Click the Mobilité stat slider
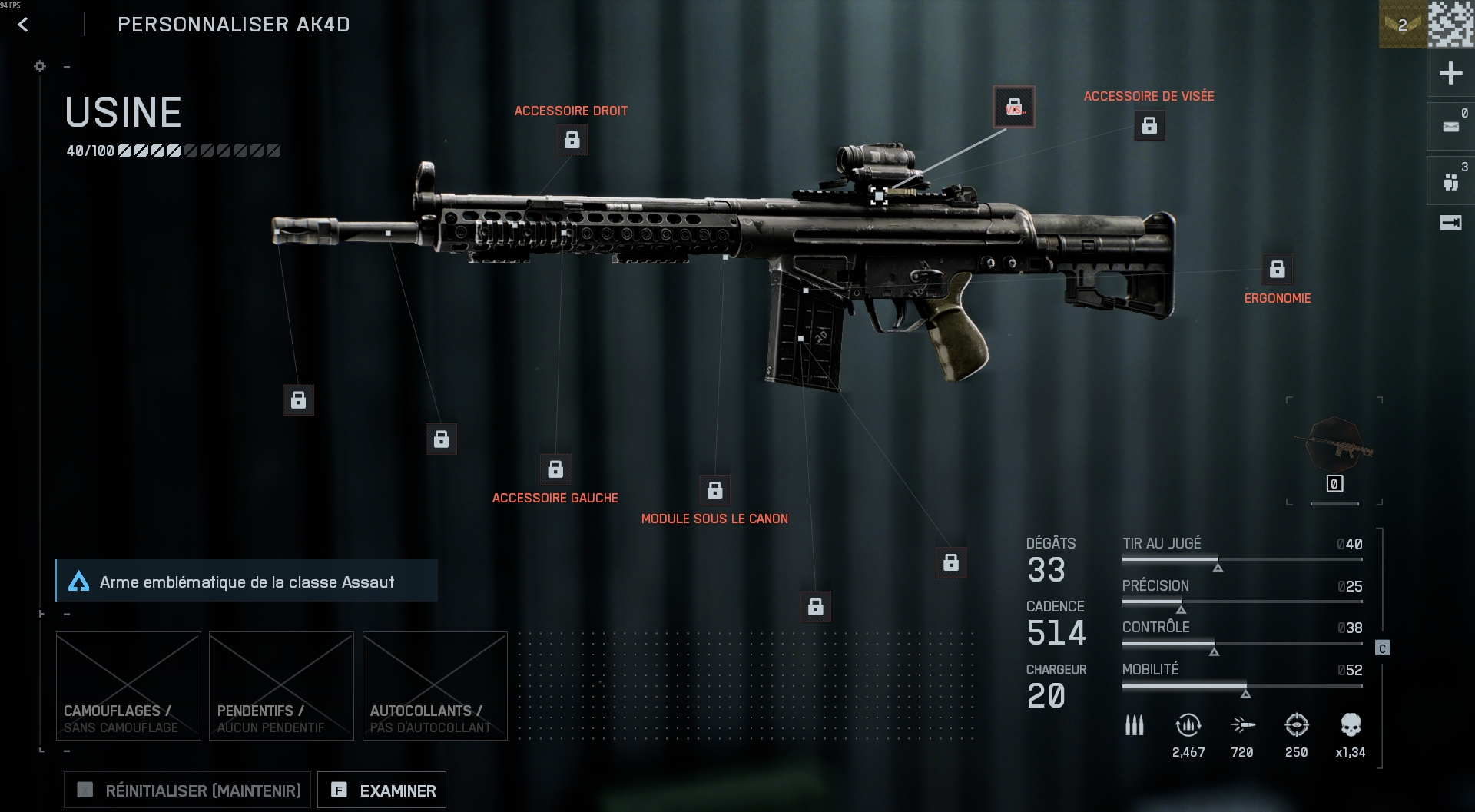The image size is (1475, 812). [1245, 684]
